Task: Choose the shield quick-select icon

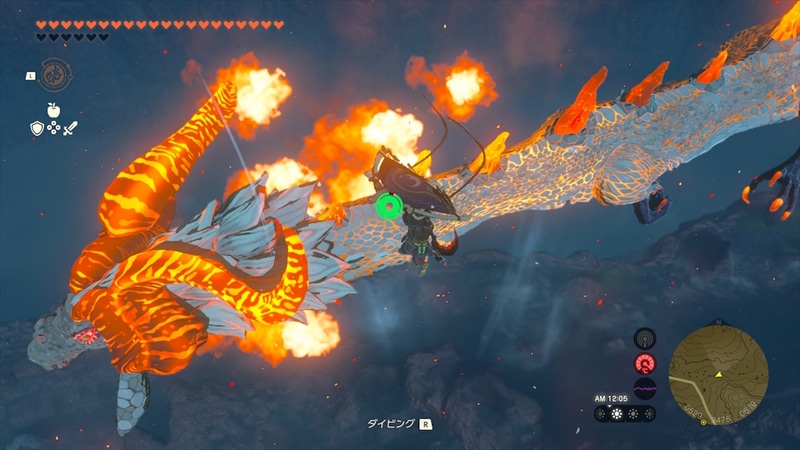Action: point(37,128)
